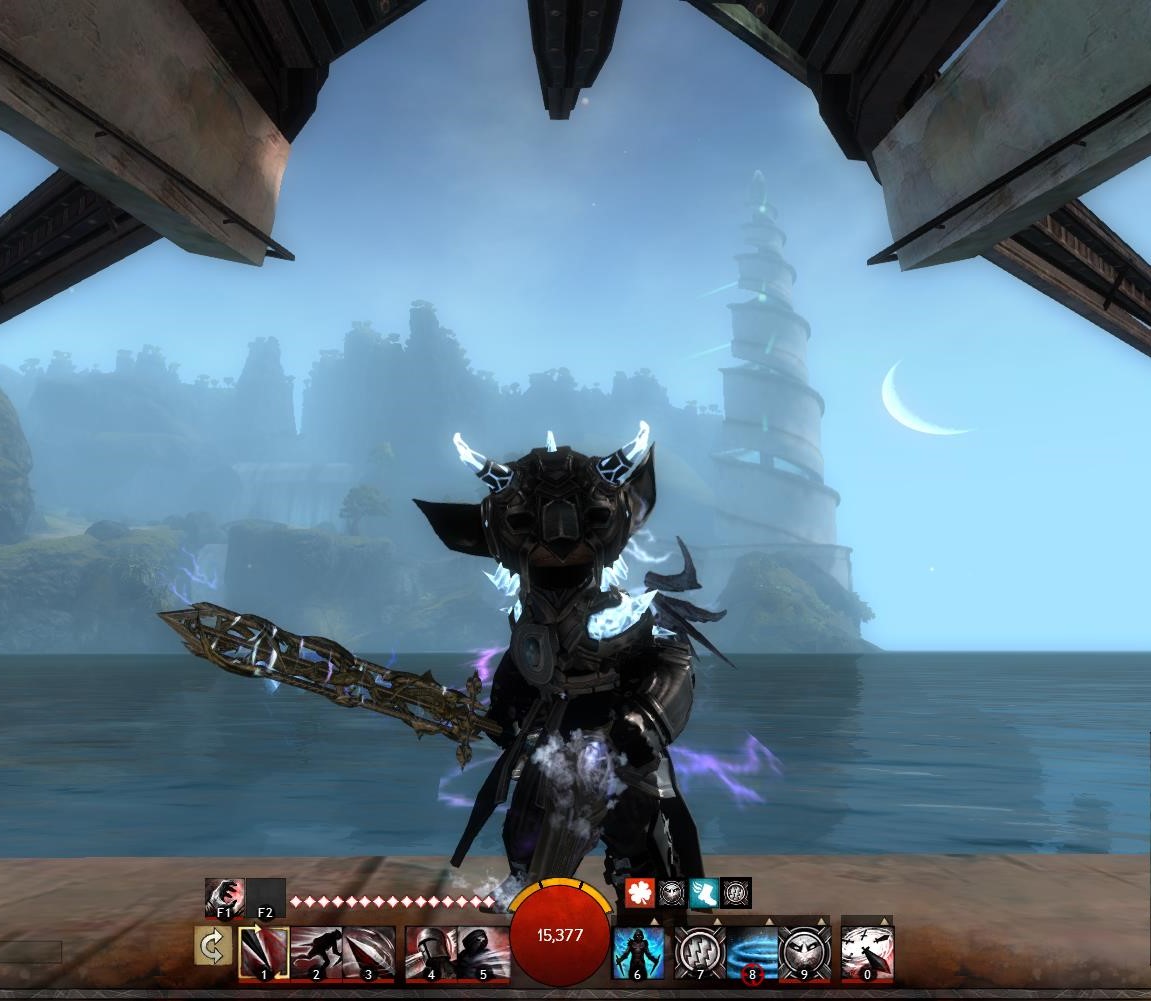Activate the leaping figure skill in slot 2

pyautogui.click(x=316, y=952)
